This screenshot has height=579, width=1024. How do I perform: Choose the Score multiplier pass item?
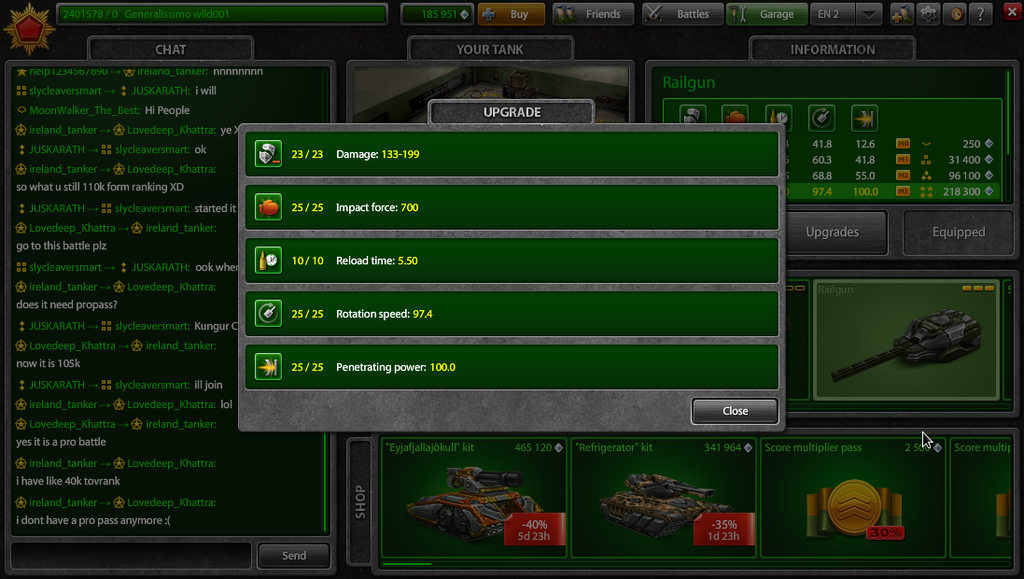(850, 496)
